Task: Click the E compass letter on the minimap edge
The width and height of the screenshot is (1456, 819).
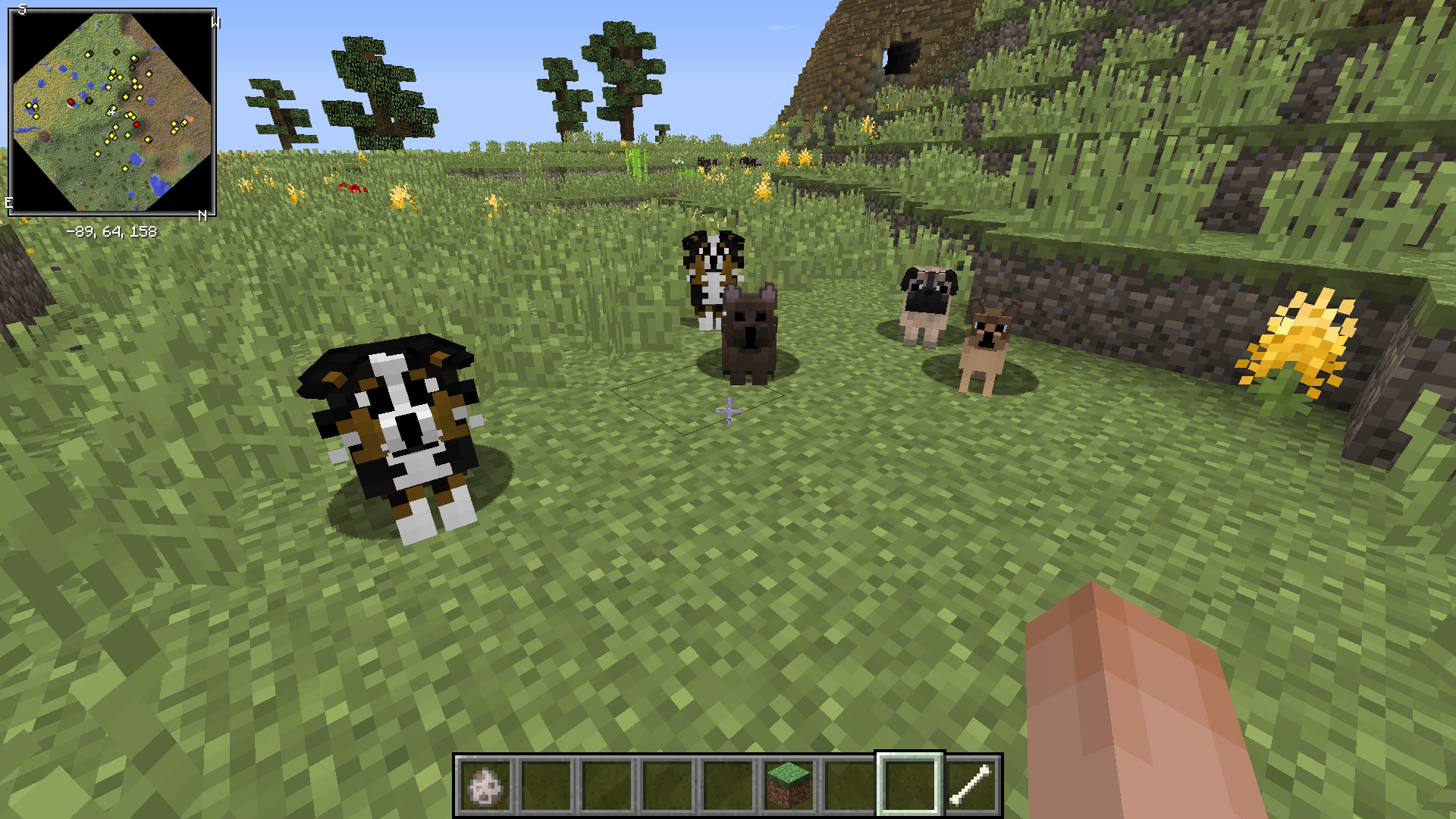Action: point(8,202)
